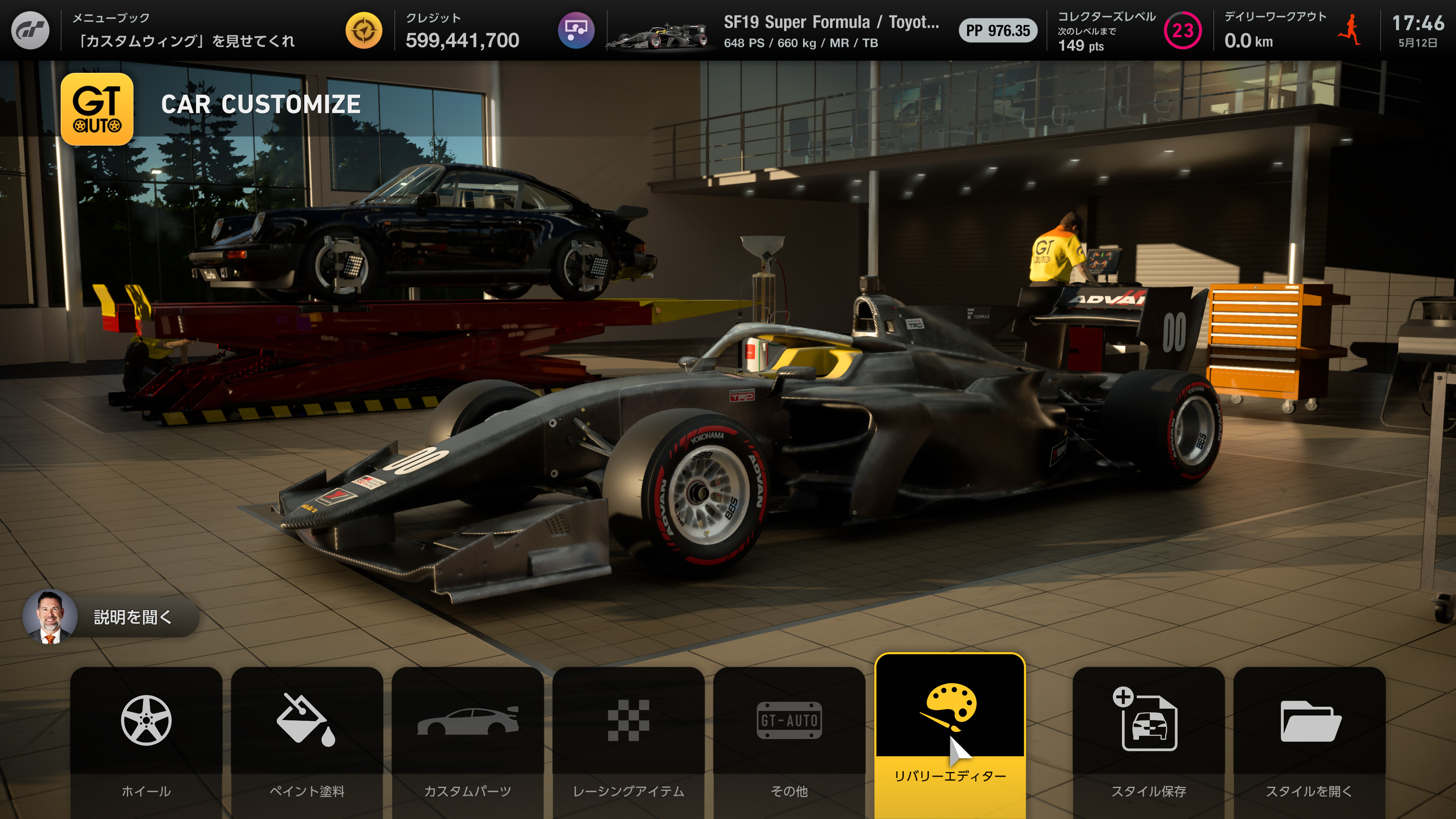Click the yellow compass mission icon
The height and width of the screenshot is (819, 1456).
tap(364, 30)
